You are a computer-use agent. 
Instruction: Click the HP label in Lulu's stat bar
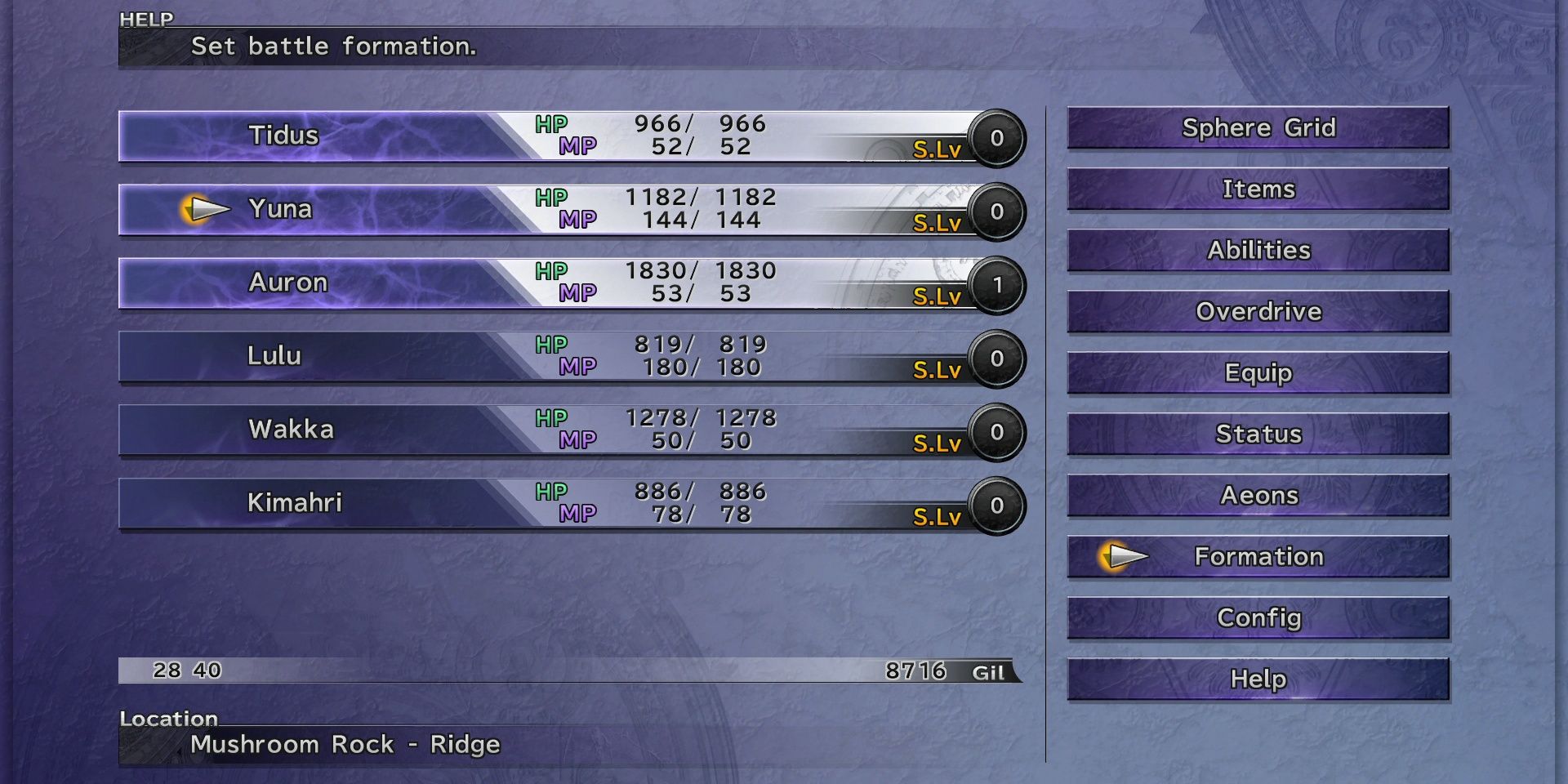pos(552,345)
